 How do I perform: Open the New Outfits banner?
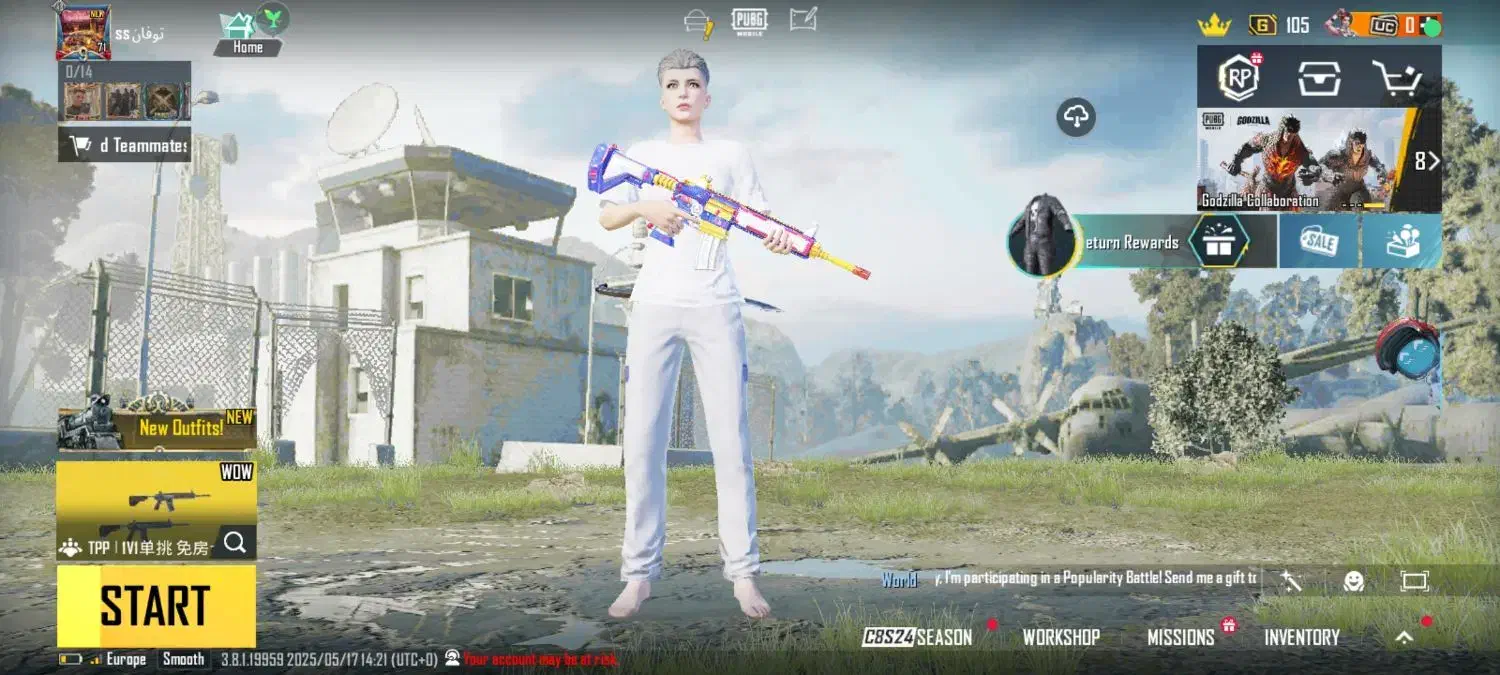click(157, 428)
